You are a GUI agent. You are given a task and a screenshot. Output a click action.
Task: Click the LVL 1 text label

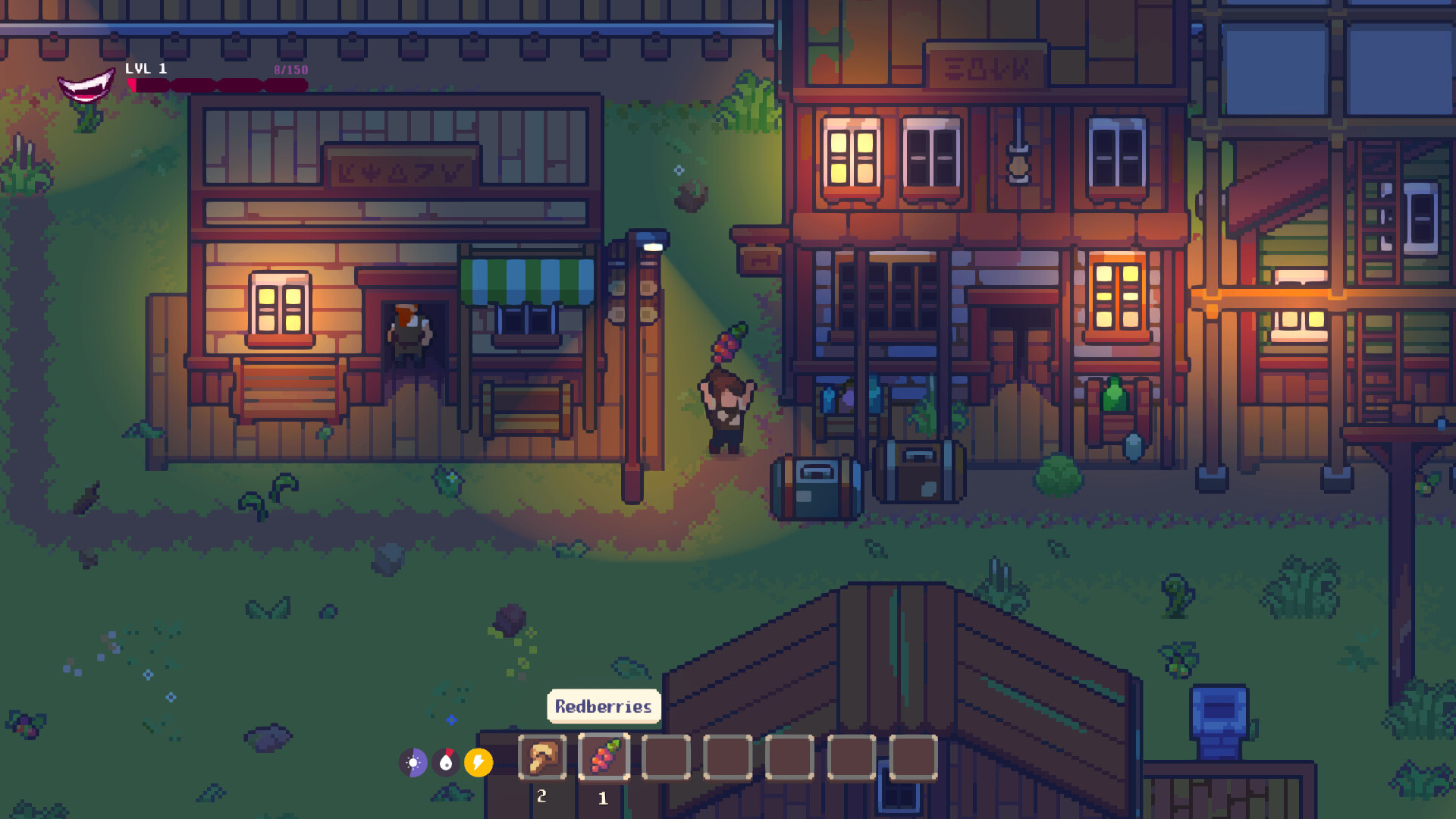click(x=146, y=68)
